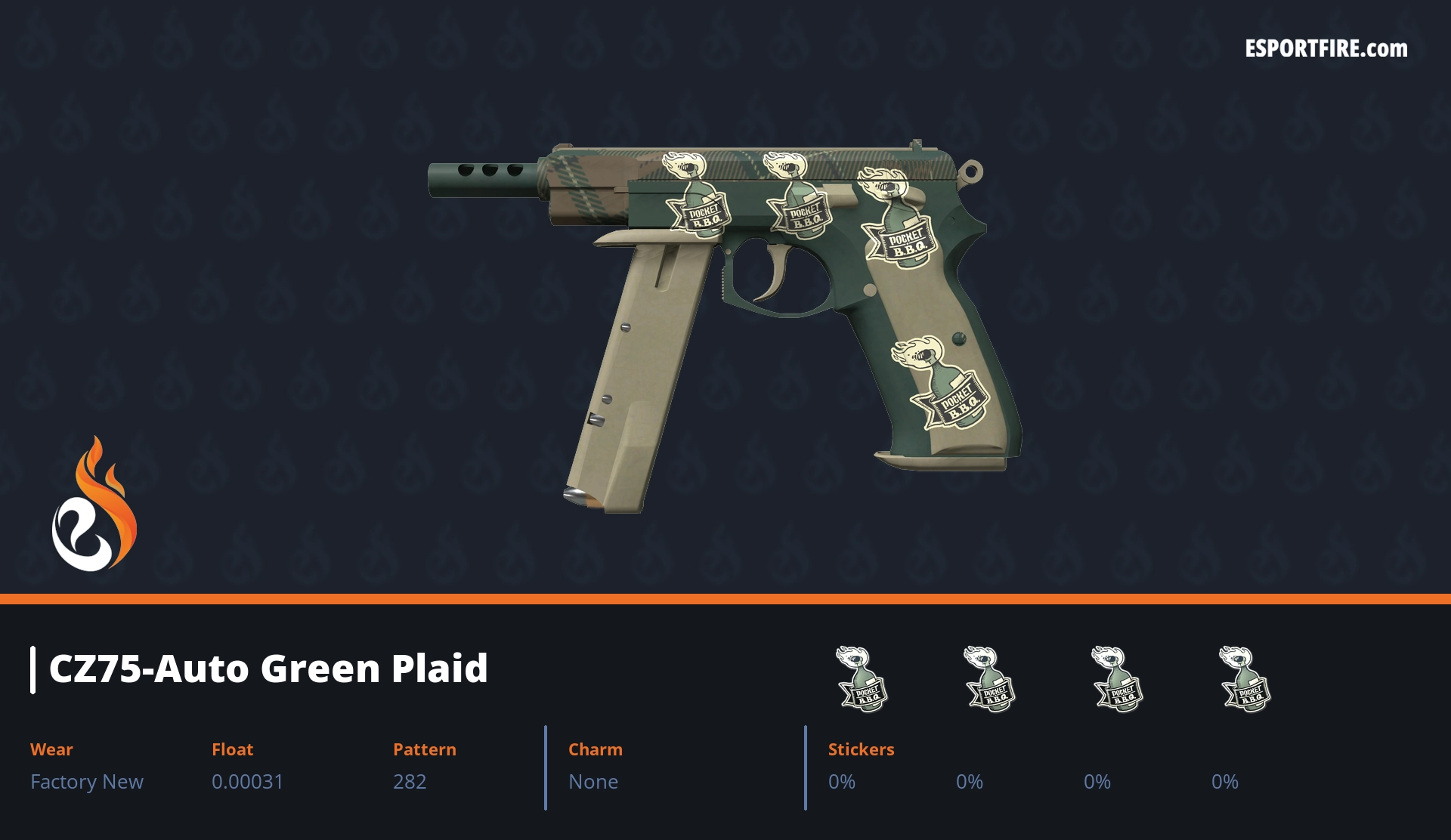Open the ESPORTFIRE.com site link
1451x840 pixels.
1326,49
